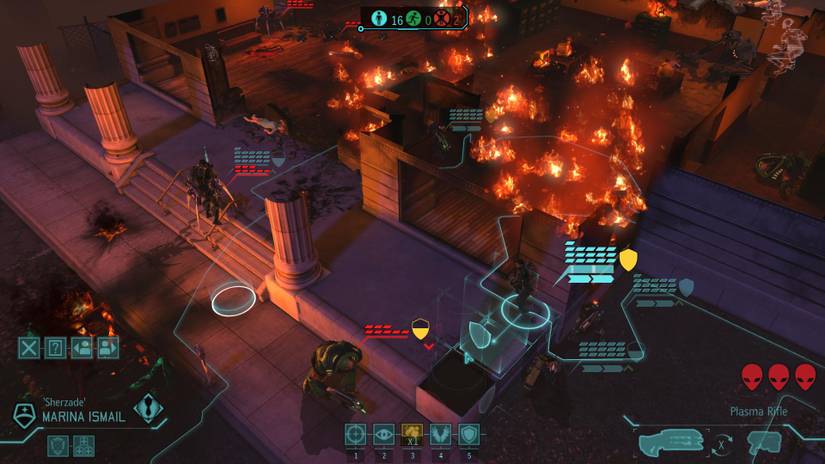825x464 pixels.
Task: Choose the secondary pistol weapon icon
Action: tap(765, 442)
